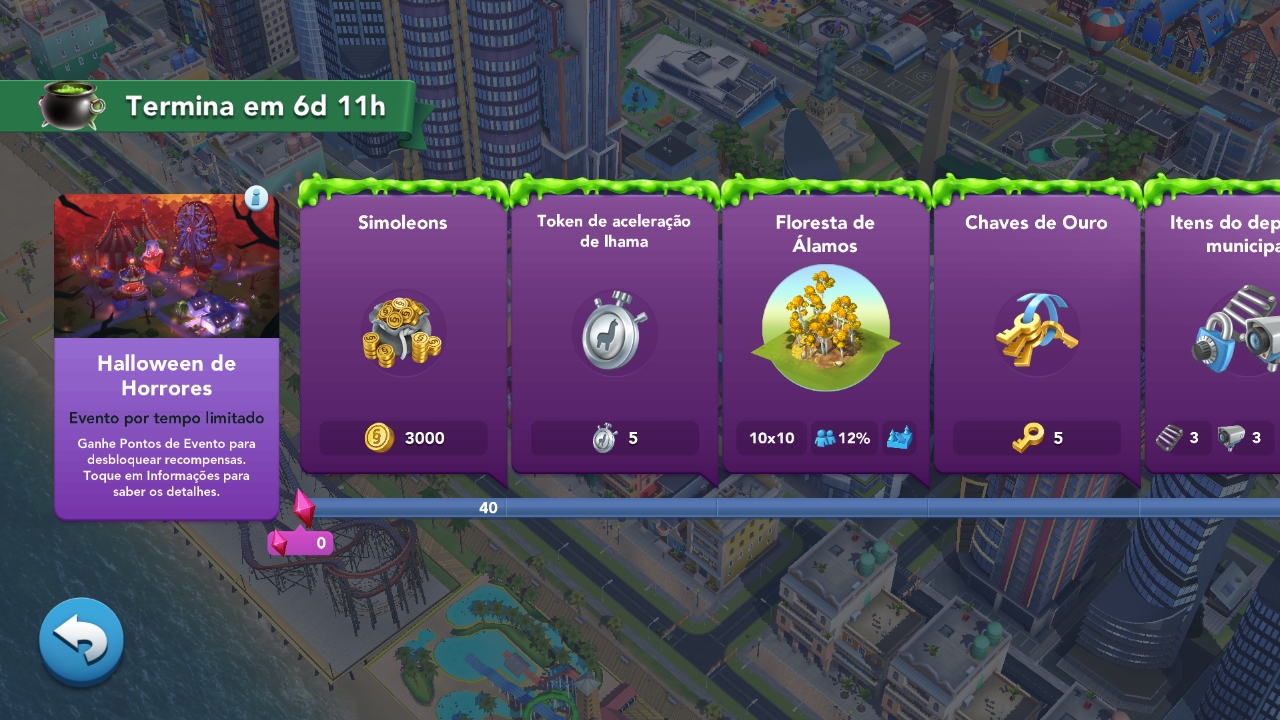View the Floresta de Álamos reward card
Viewport: 1280px width, 720px height.
(x=825, y=330)
